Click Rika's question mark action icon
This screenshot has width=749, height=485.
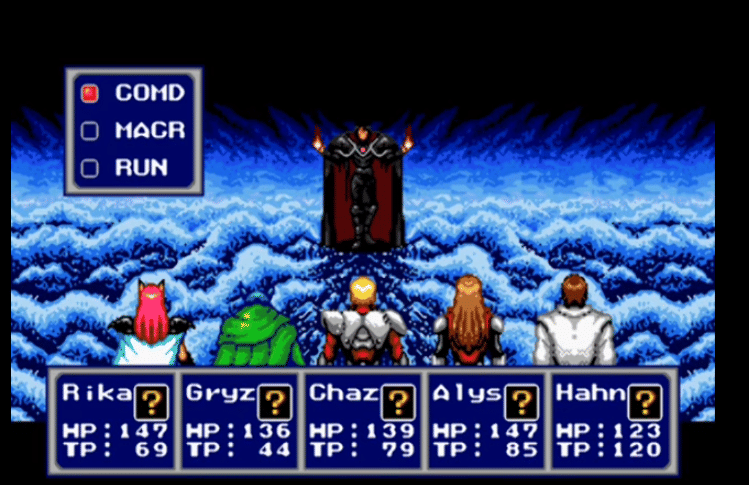pos(151,402)
